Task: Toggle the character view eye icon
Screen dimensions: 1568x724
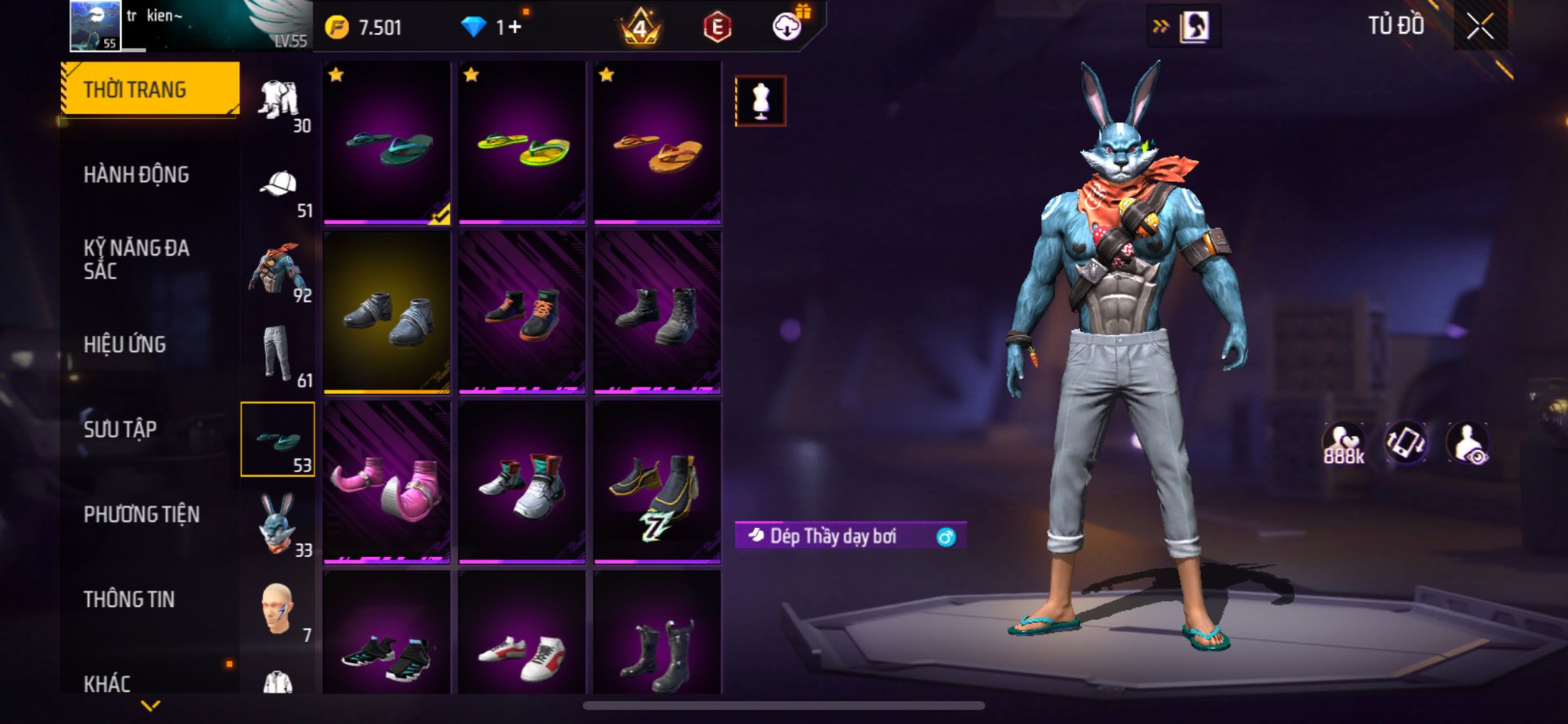Action: pyautogui.click(x=1468, y=443)
